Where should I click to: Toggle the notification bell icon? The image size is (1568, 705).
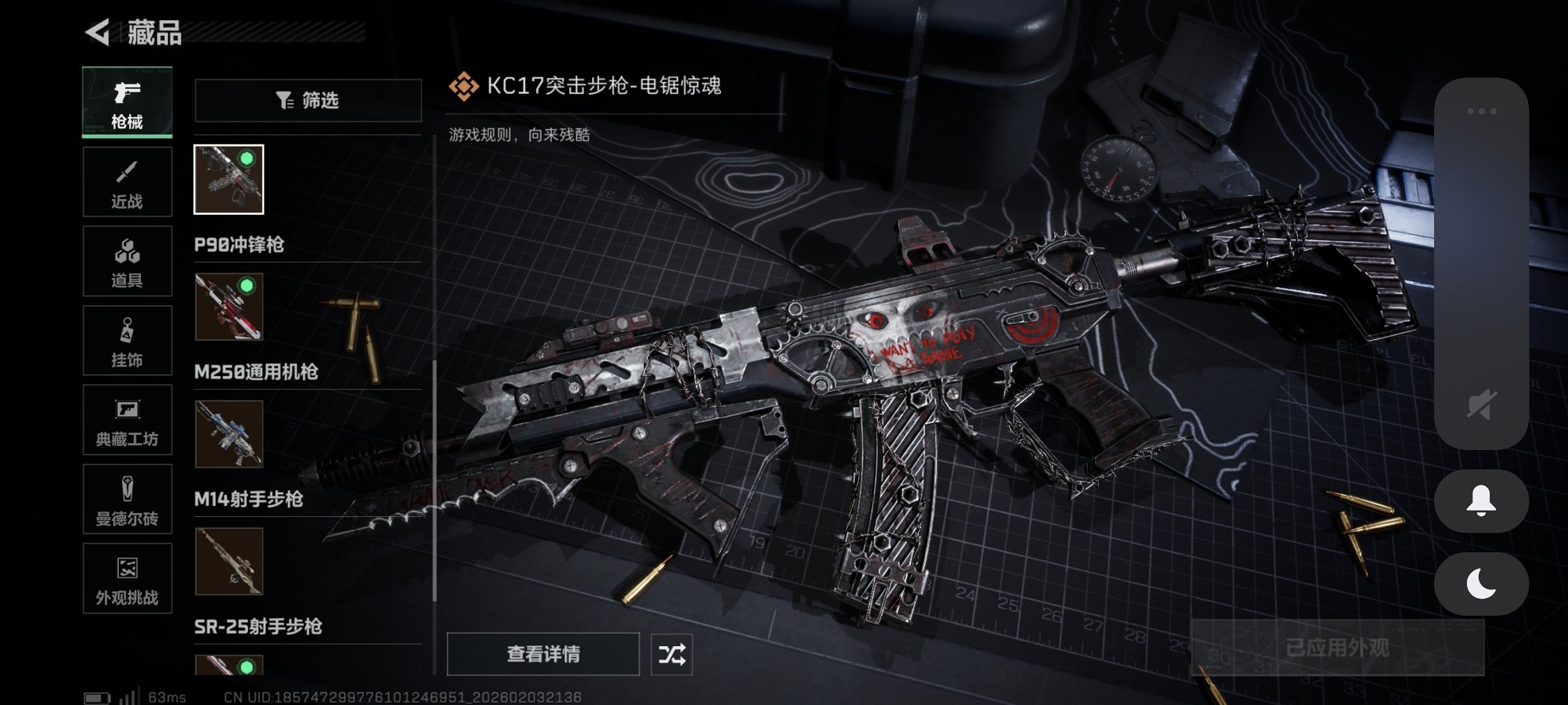tap(1481, 501)
